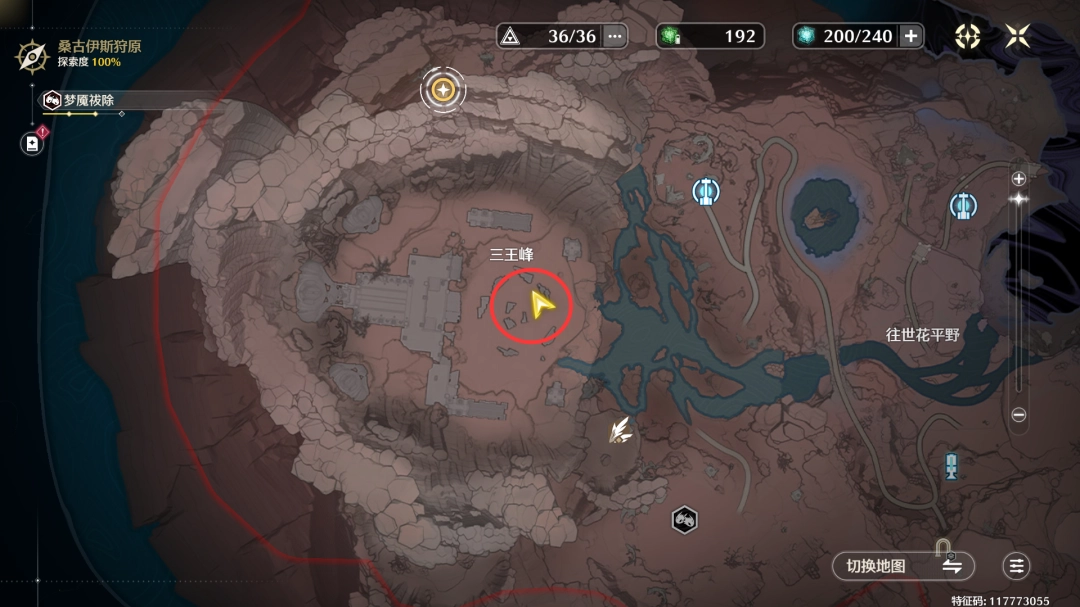The width and height of the screenshot is (1080, 607).
Task: Click the map zoom slider track
Action: coord(1019,300)
